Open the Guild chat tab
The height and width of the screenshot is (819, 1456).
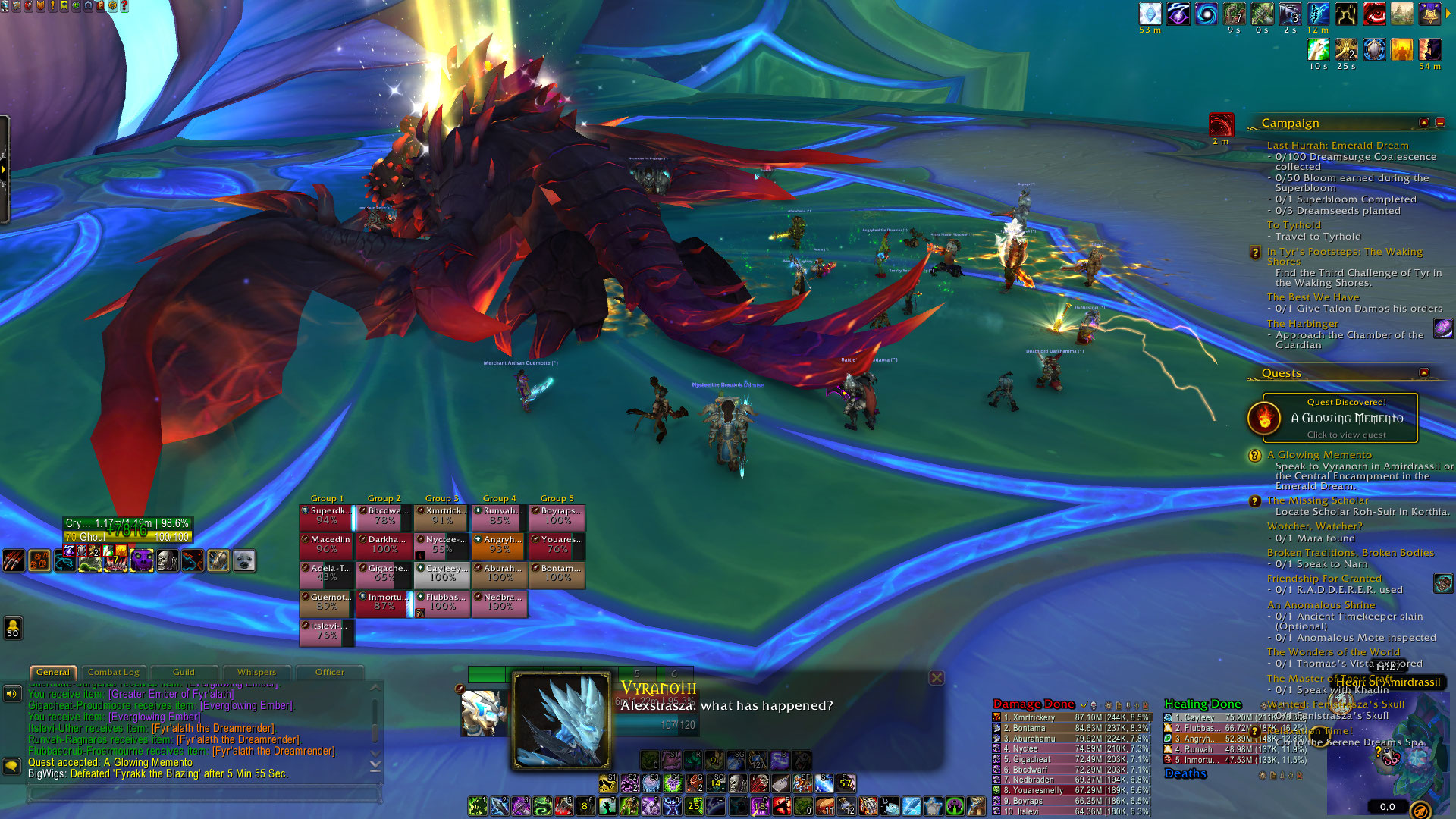(184, 672)
